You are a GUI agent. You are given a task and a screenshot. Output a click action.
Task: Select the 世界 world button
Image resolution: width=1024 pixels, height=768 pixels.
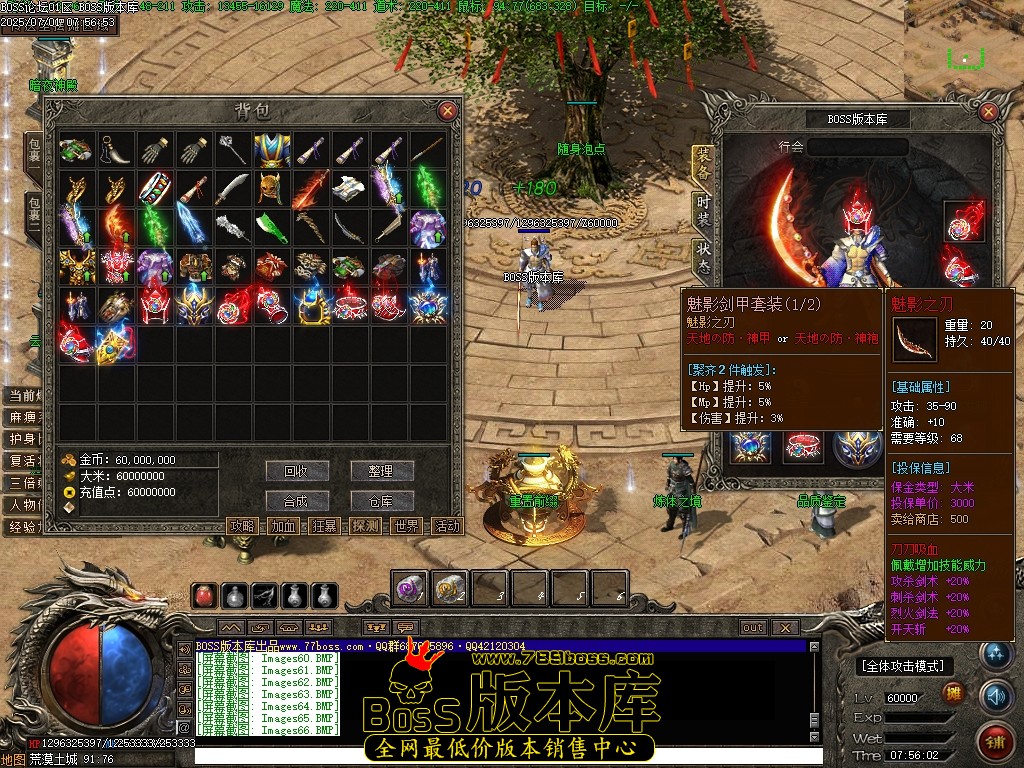point(407,526)
